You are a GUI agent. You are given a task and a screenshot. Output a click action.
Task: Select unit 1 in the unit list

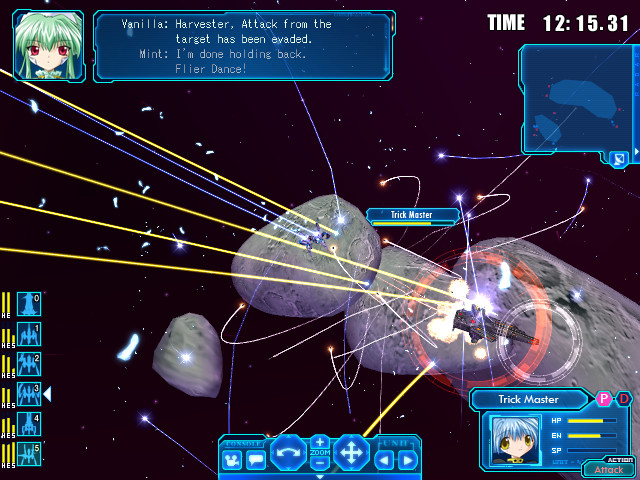pos(29,334)
